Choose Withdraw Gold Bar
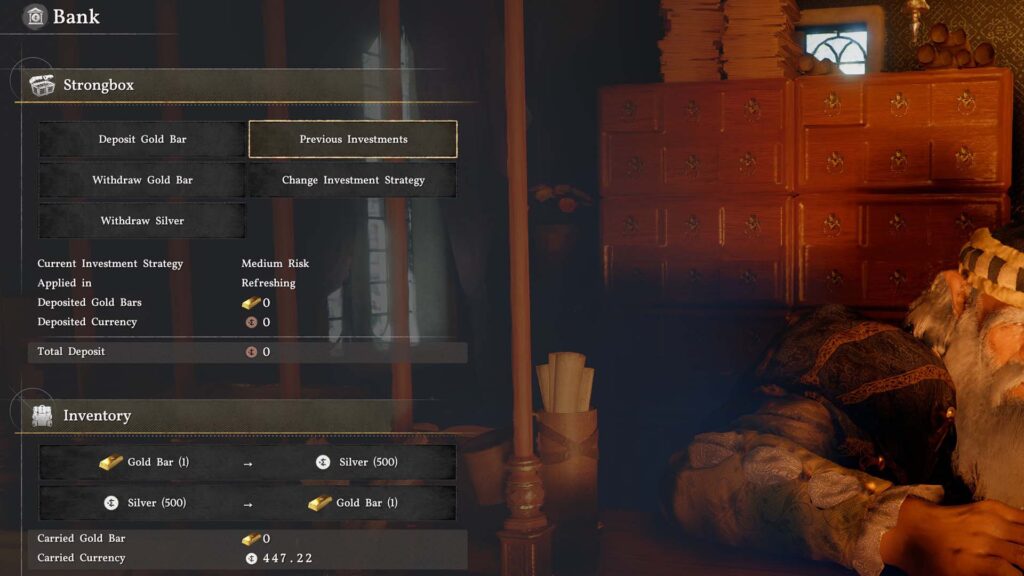 (142, 180)
